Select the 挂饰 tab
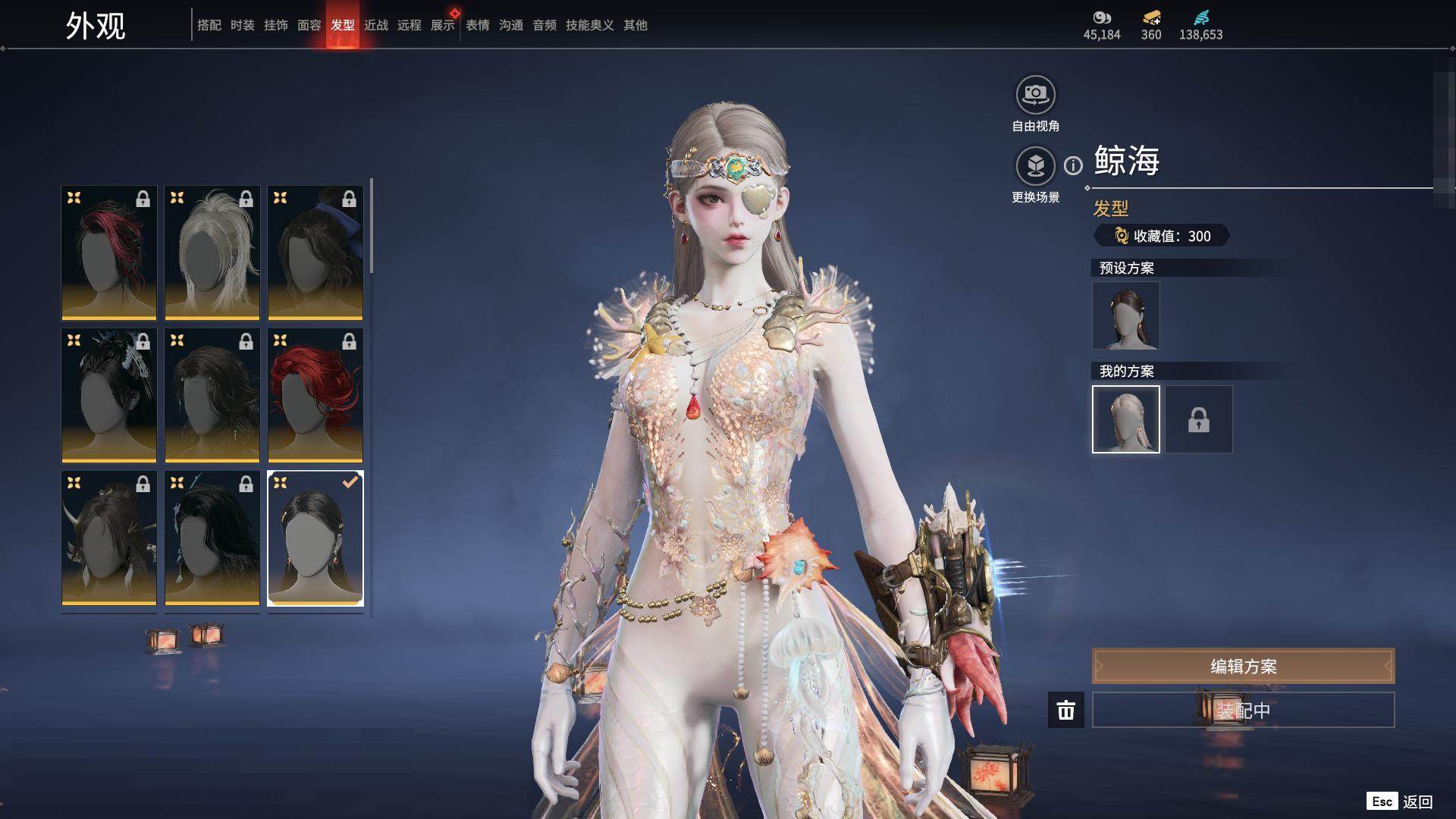This screenshot has height=819, width=1456. click(275, 25)
